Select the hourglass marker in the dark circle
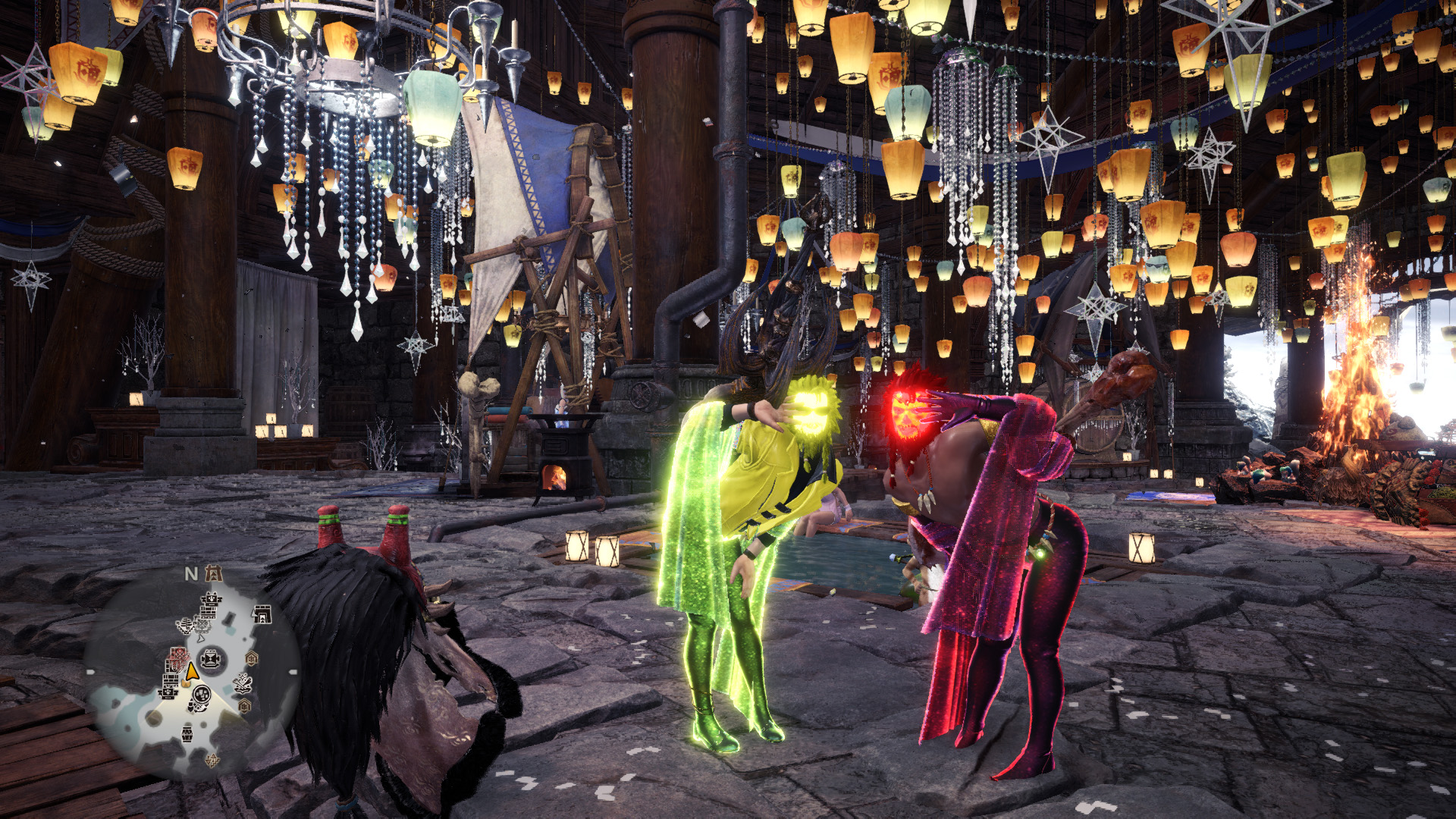The image size is (1456, 819). 212,658
